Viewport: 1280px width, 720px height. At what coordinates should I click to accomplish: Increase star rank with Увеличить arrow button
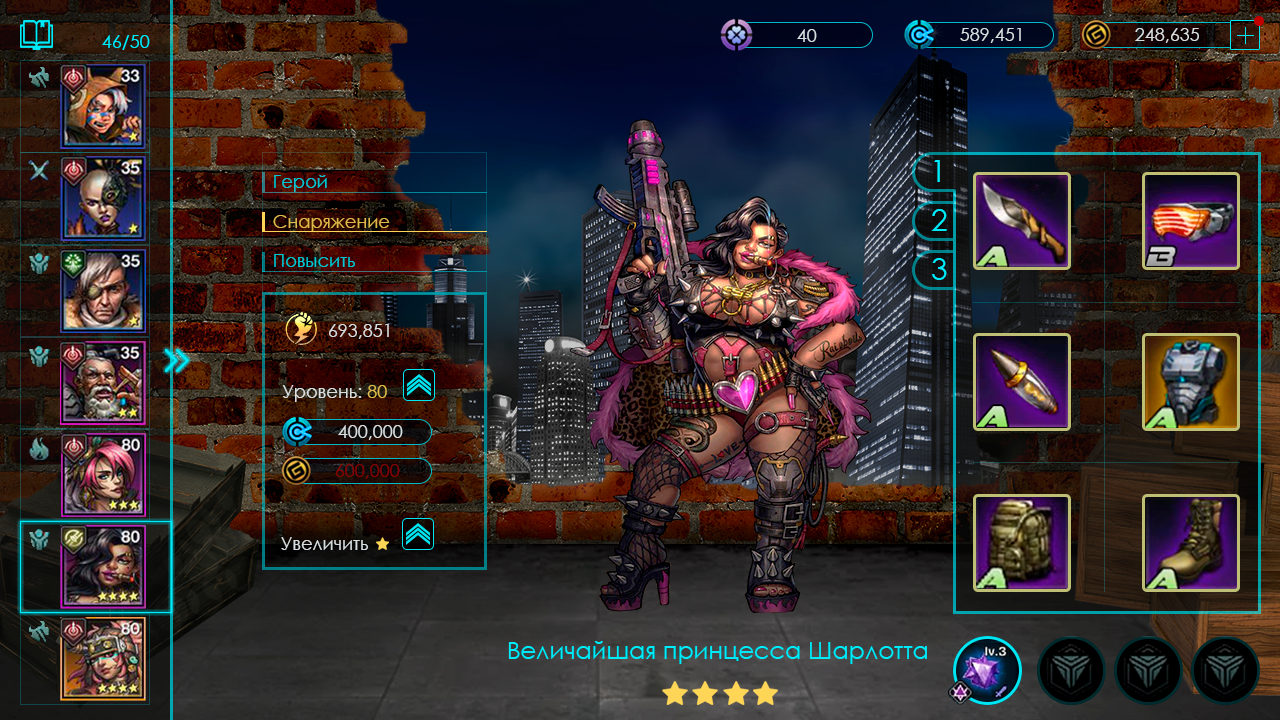[418, 534]
